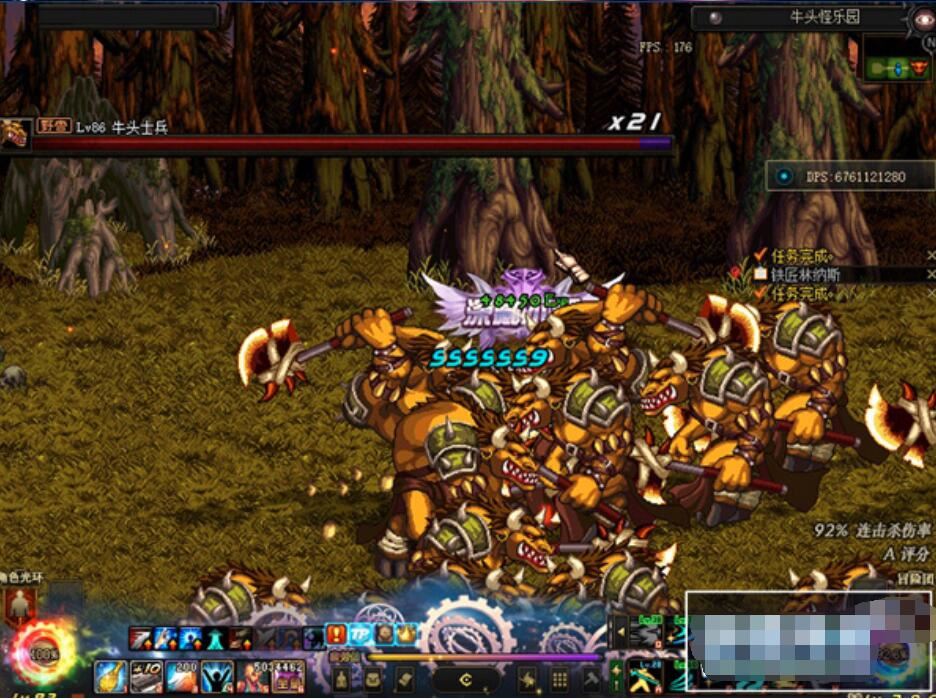Click the dungeon minimap room layout

point(897,68)
